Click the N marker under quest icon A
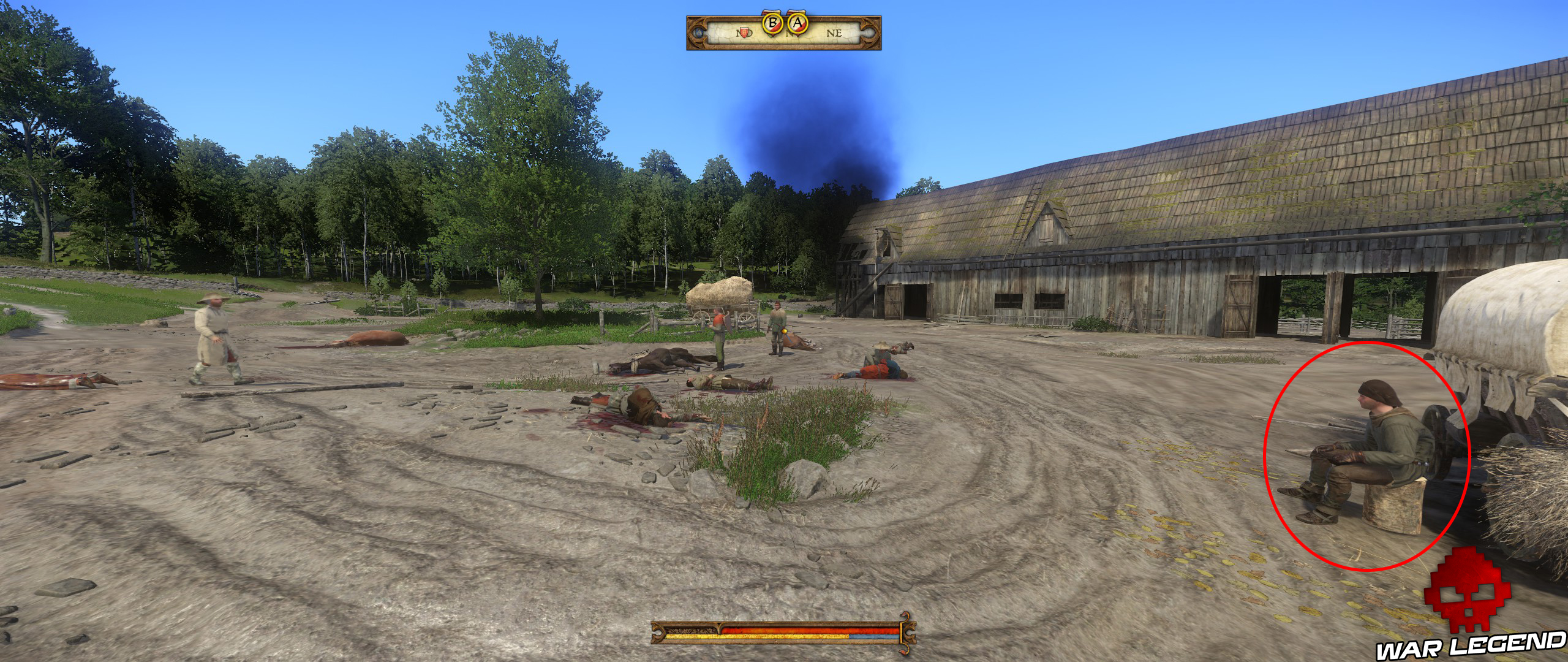This screenshot has height=662, width=1568. pyautogui.click(x=789, y=34)
